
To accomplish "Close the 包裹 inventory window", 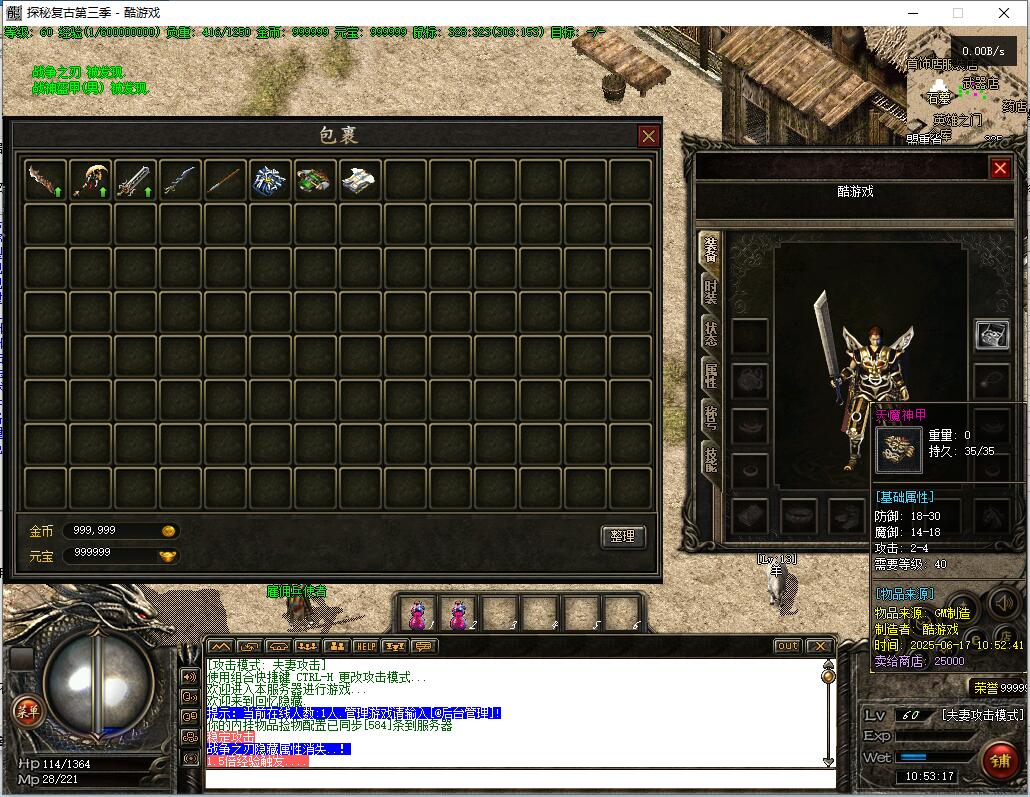I will tap(649, 136).
